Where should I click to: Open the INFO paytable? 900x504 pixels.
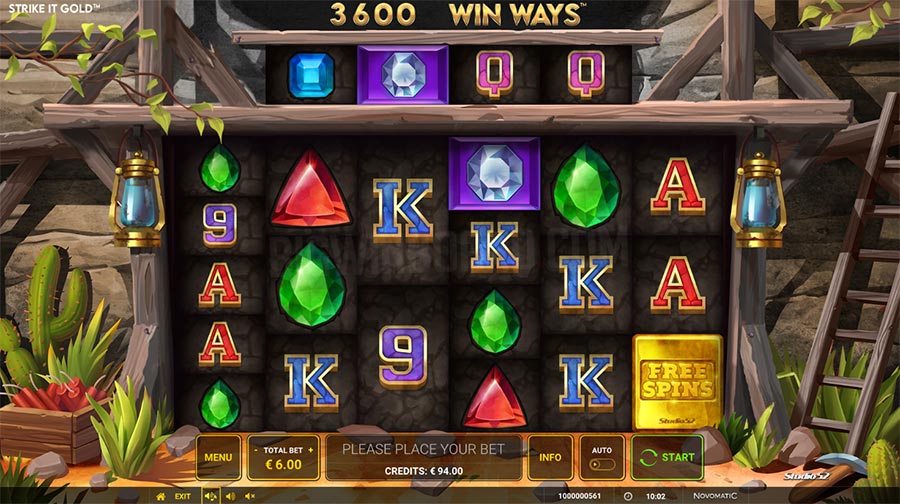(550, 458)
